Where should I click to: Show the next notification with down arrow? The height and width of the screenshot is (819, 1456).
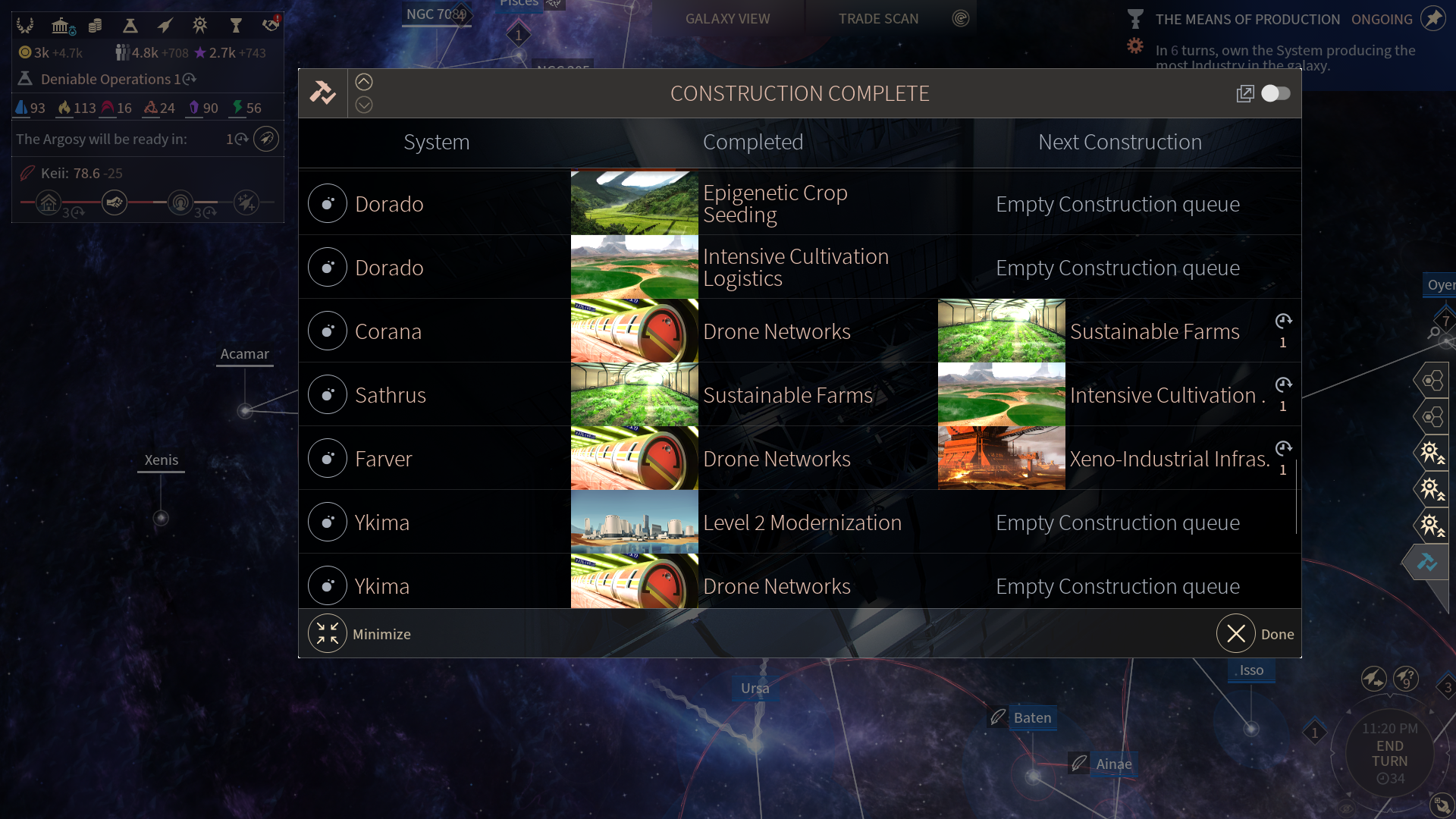[364, 105]
